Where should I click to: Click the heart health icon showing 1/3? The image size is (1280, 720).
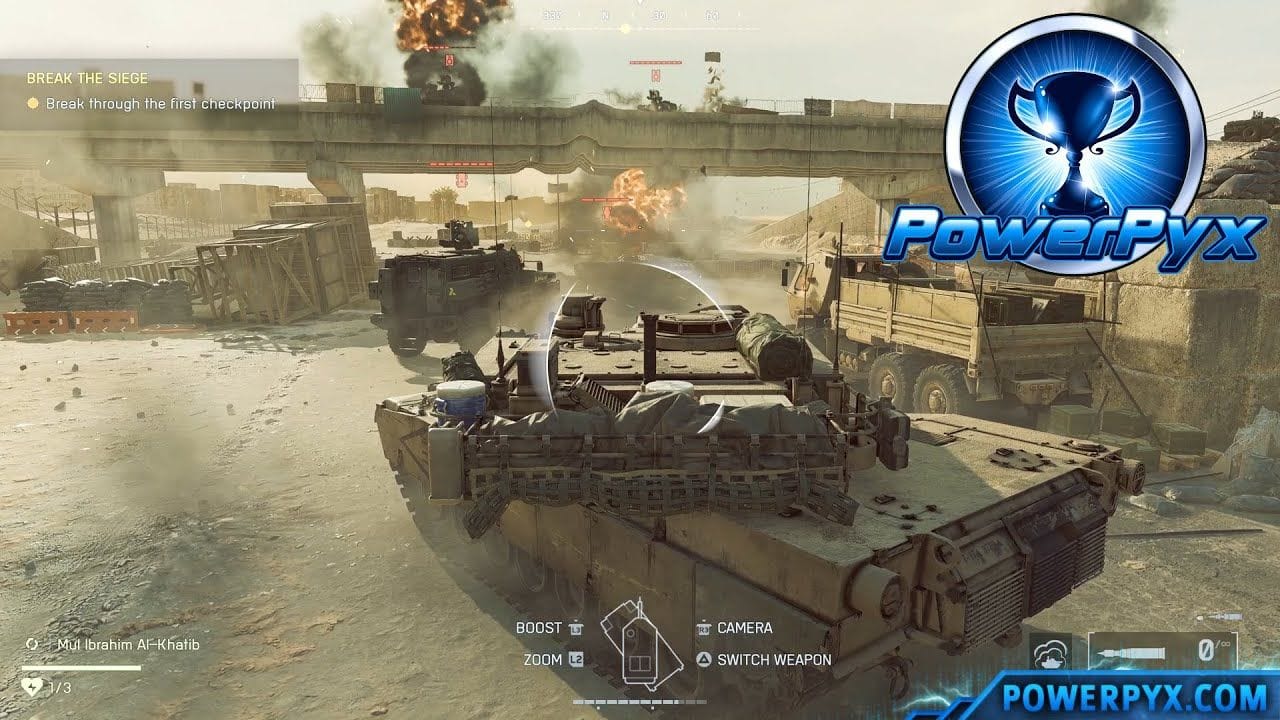[32, 688]
